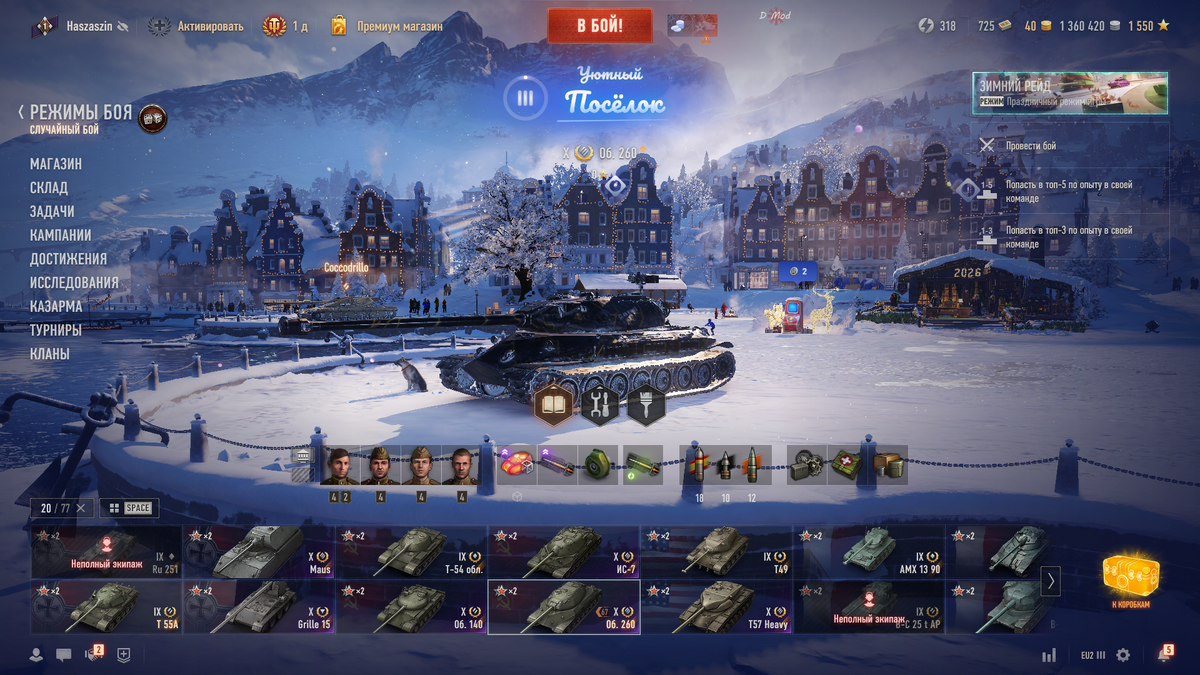Open the МАГАЗИН menu entry
This screenshot has width=1200, height=675.
tap(56, 164)
